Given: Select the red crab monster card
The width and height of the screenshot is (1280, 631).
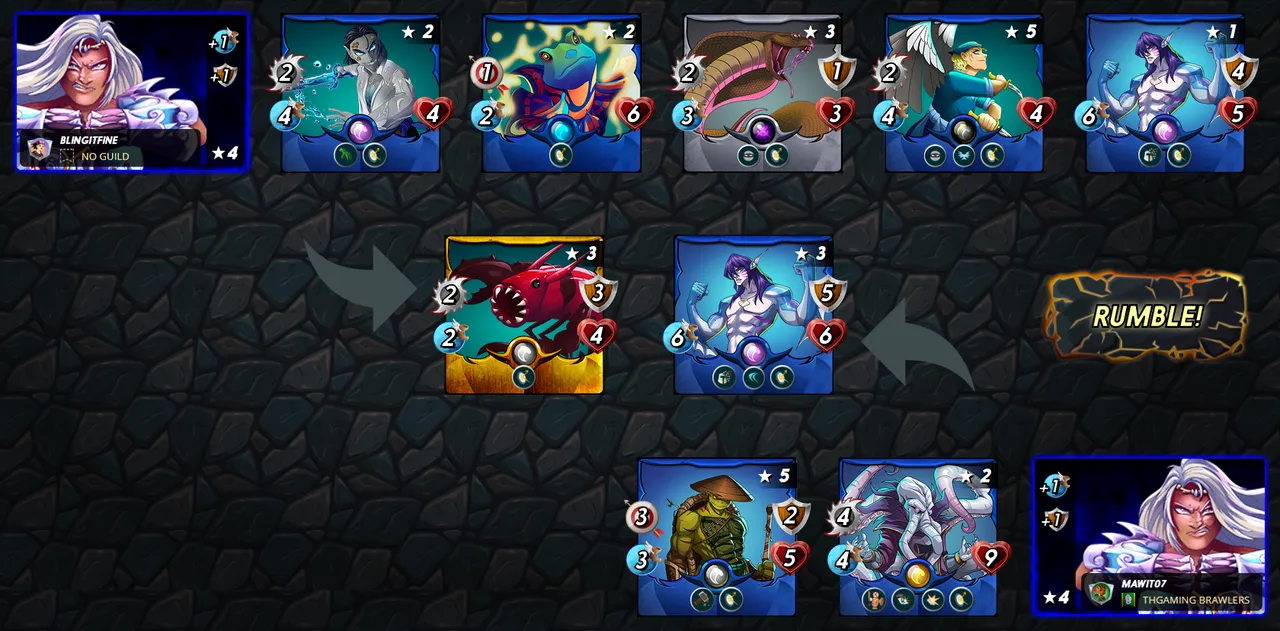Looking at the screenshot, I should coord(524,314).
